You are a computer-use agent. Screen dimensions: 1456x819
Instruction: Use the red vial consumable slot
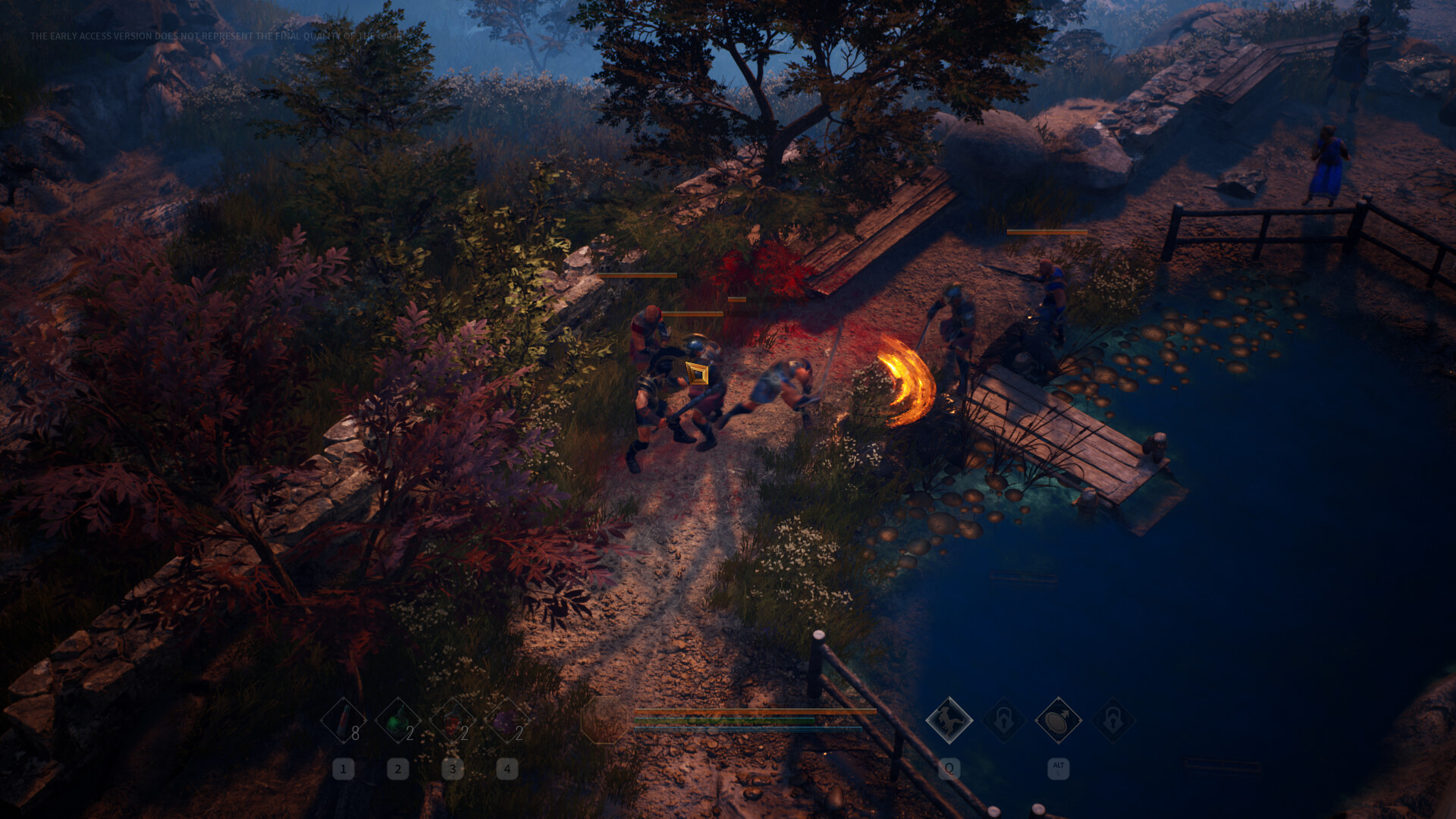pos(344,720)
